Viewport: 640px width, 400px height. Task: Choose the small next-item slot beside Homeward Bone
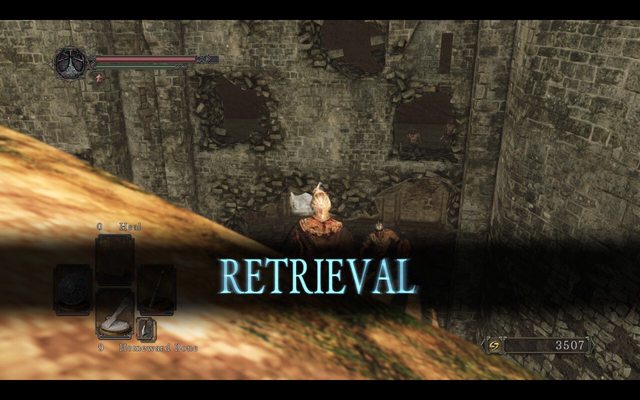(x=146, y=328)
